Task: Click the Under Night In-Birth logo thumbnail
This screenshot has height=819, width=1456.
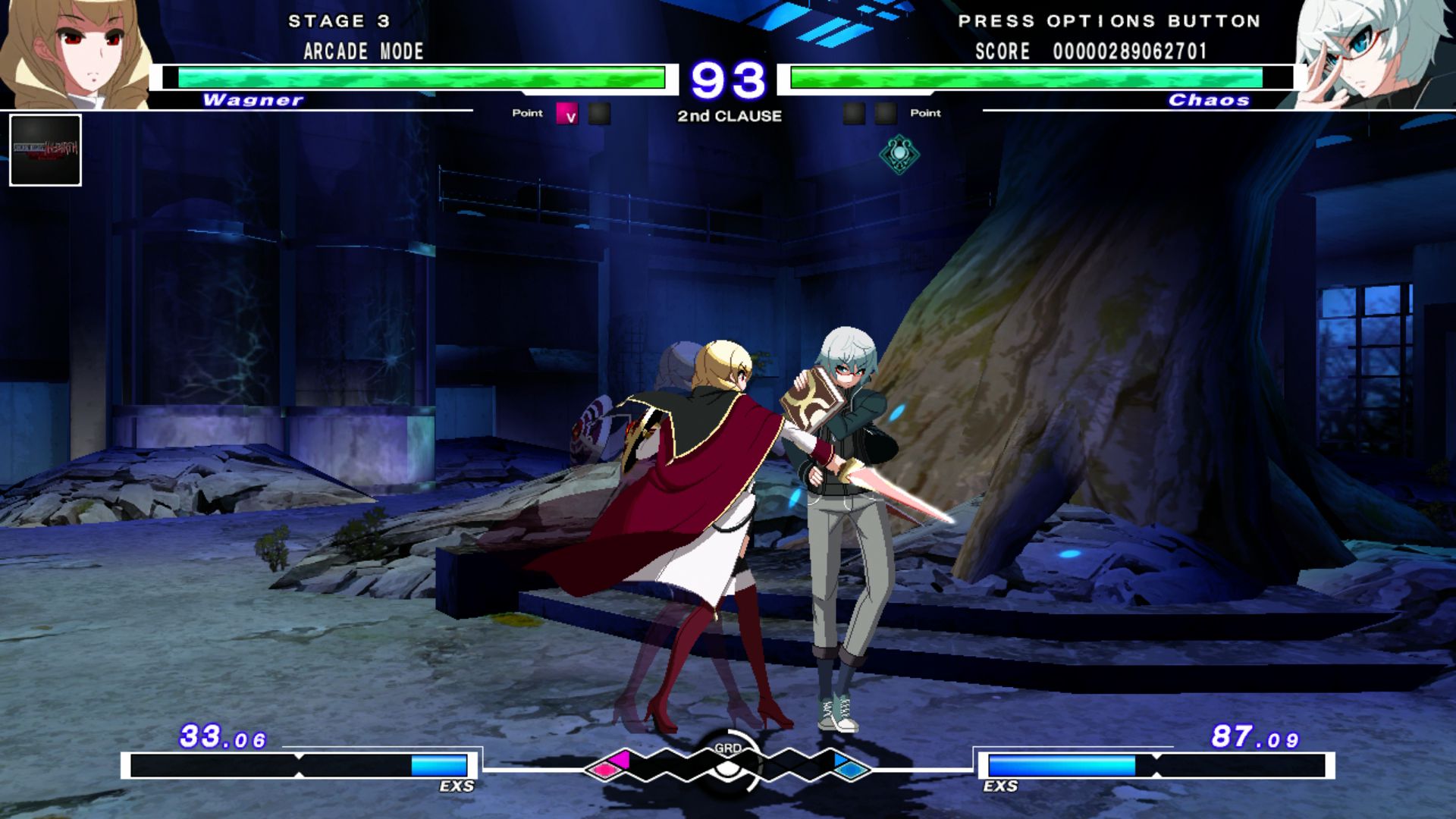Action: 45,149
